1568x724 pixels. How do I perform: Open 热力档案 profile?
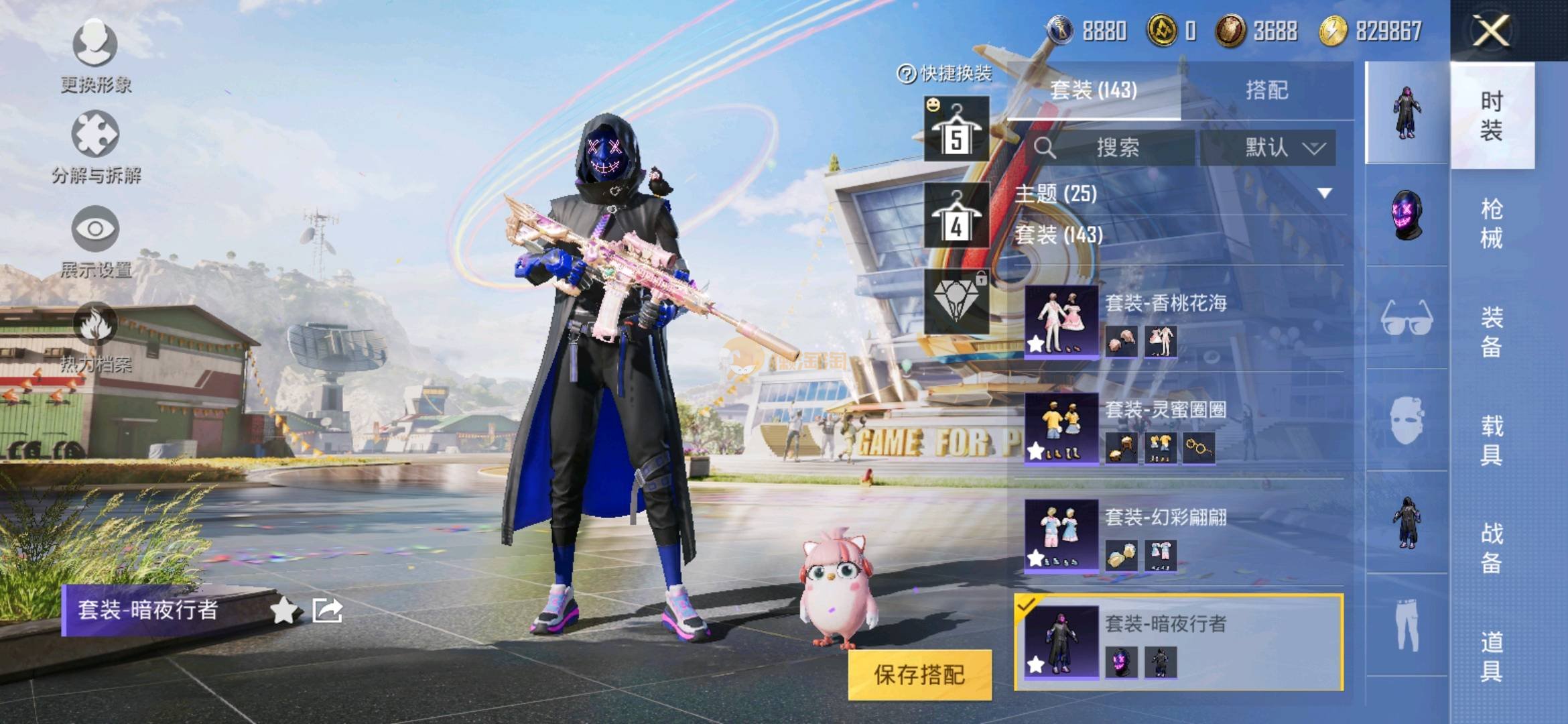(95, 337)
